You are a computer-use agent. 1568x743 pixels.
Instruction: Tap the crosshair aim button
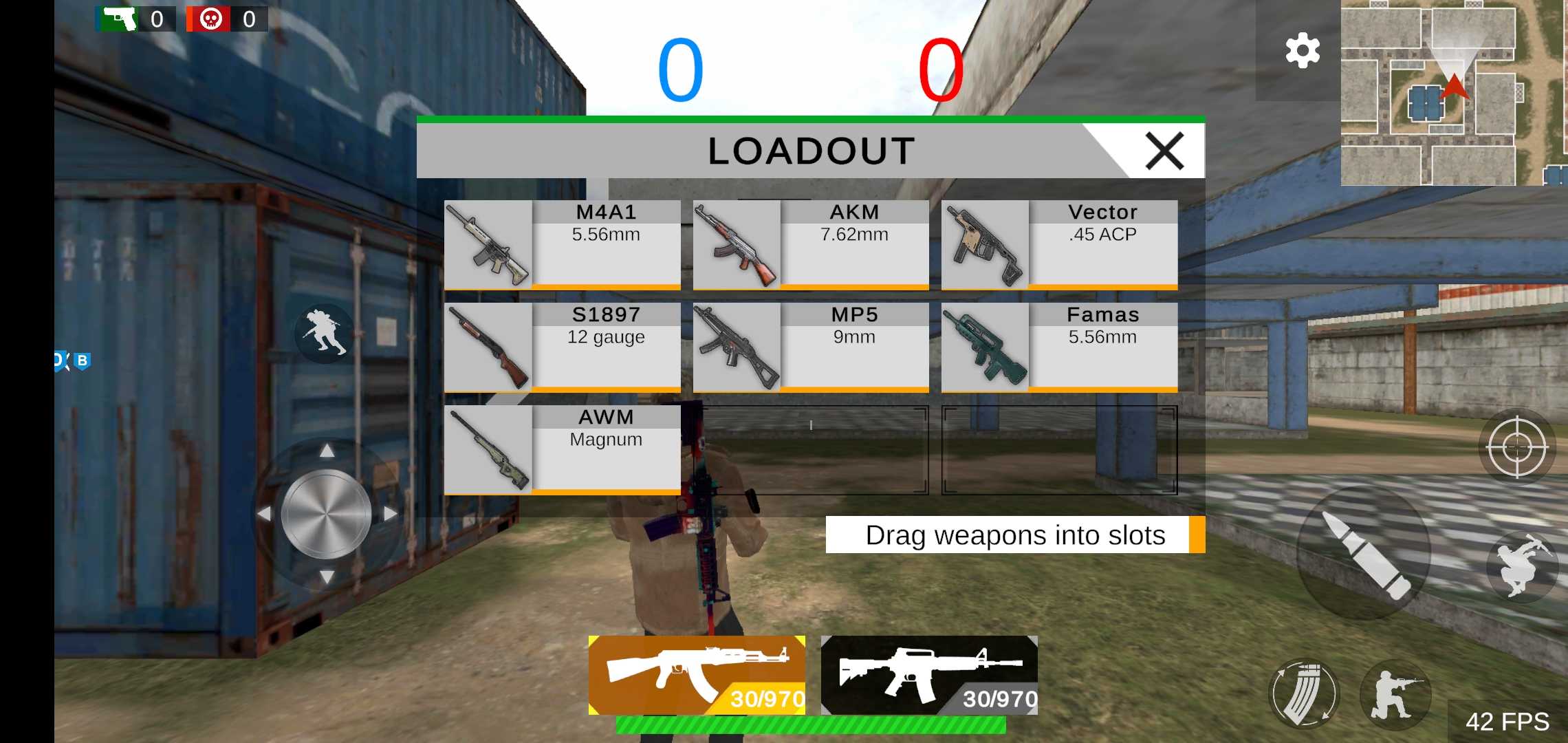point(1516,448)
